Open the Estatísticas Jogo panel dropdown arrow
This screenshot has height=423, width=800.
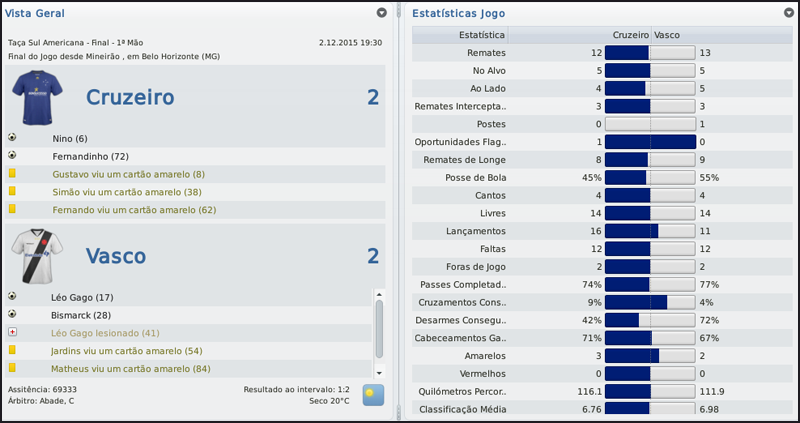[789, 13]
